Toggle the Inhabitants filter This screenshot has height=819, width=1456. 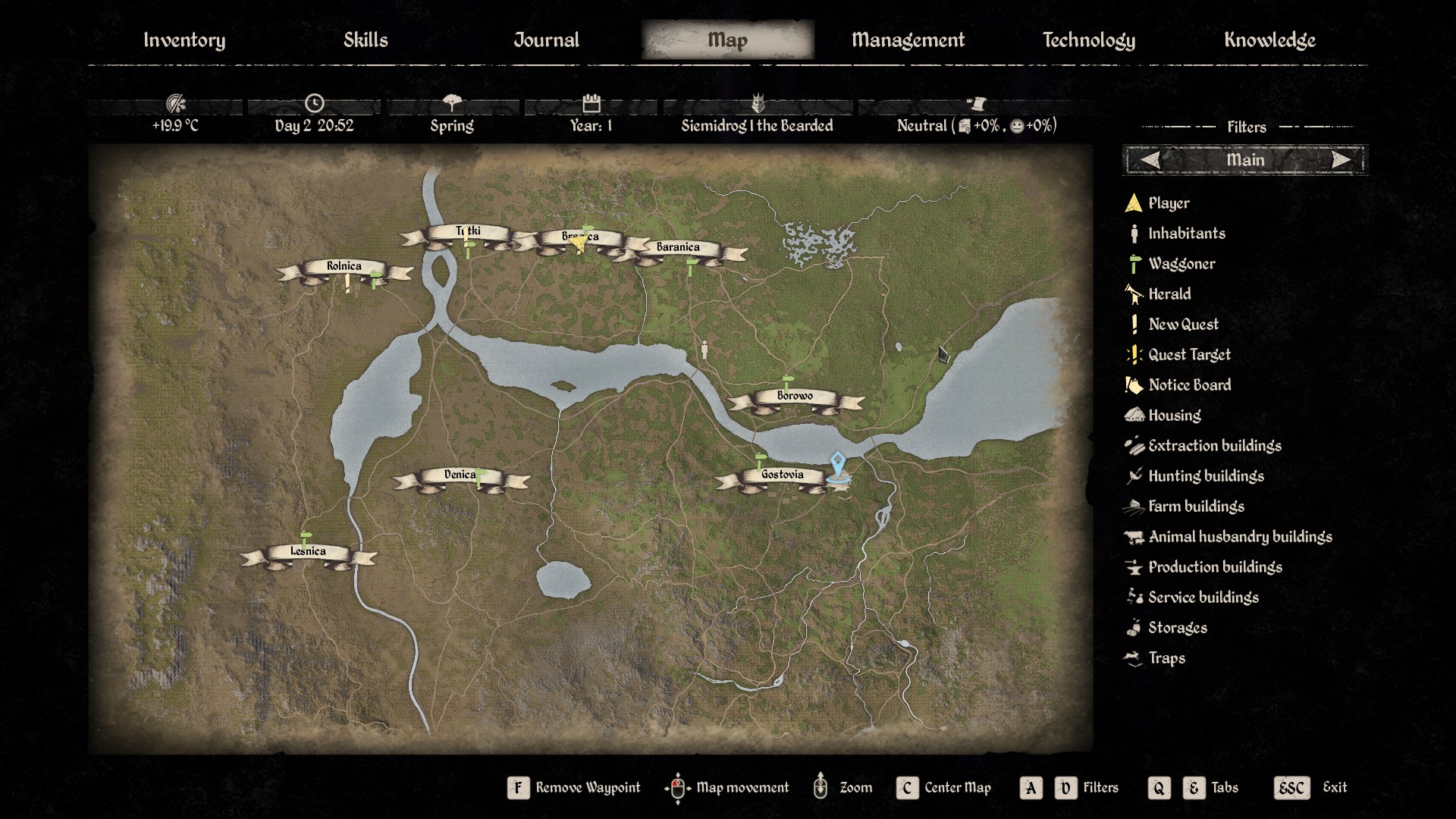1186,234
